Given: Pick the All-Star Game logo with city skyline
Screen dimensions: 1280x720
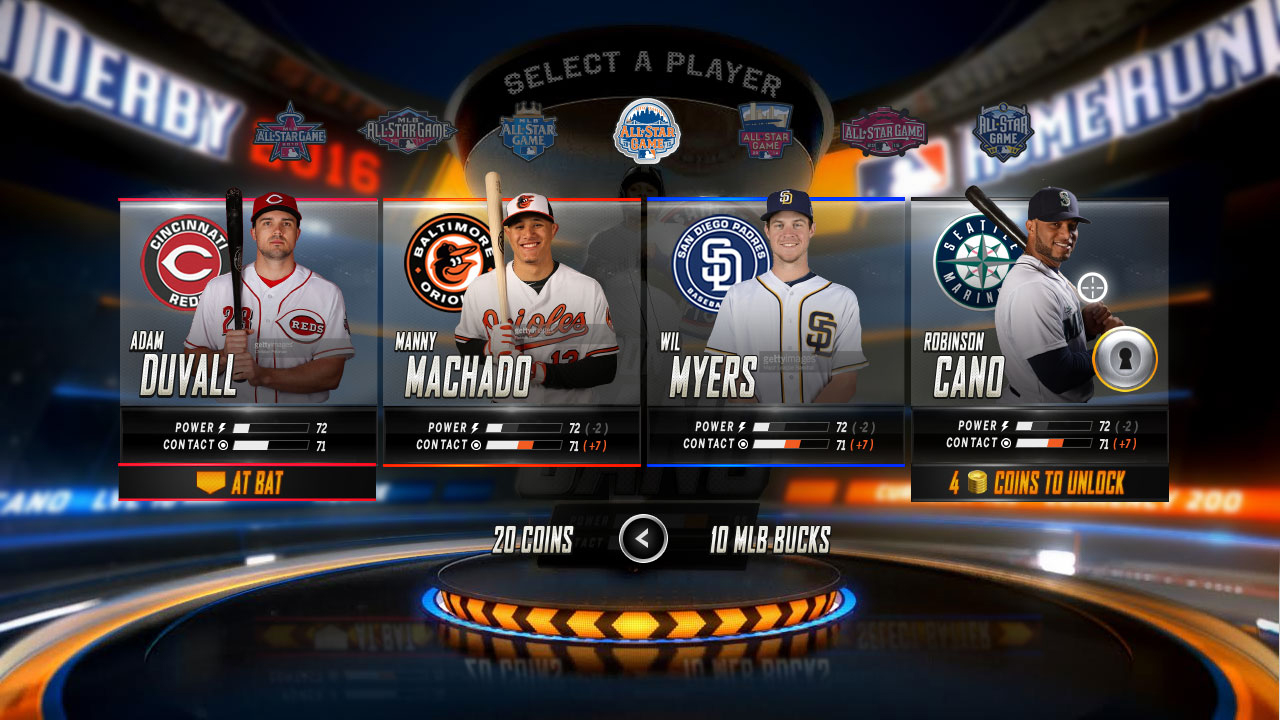Looking at the screenshot, I should point(765,131).
